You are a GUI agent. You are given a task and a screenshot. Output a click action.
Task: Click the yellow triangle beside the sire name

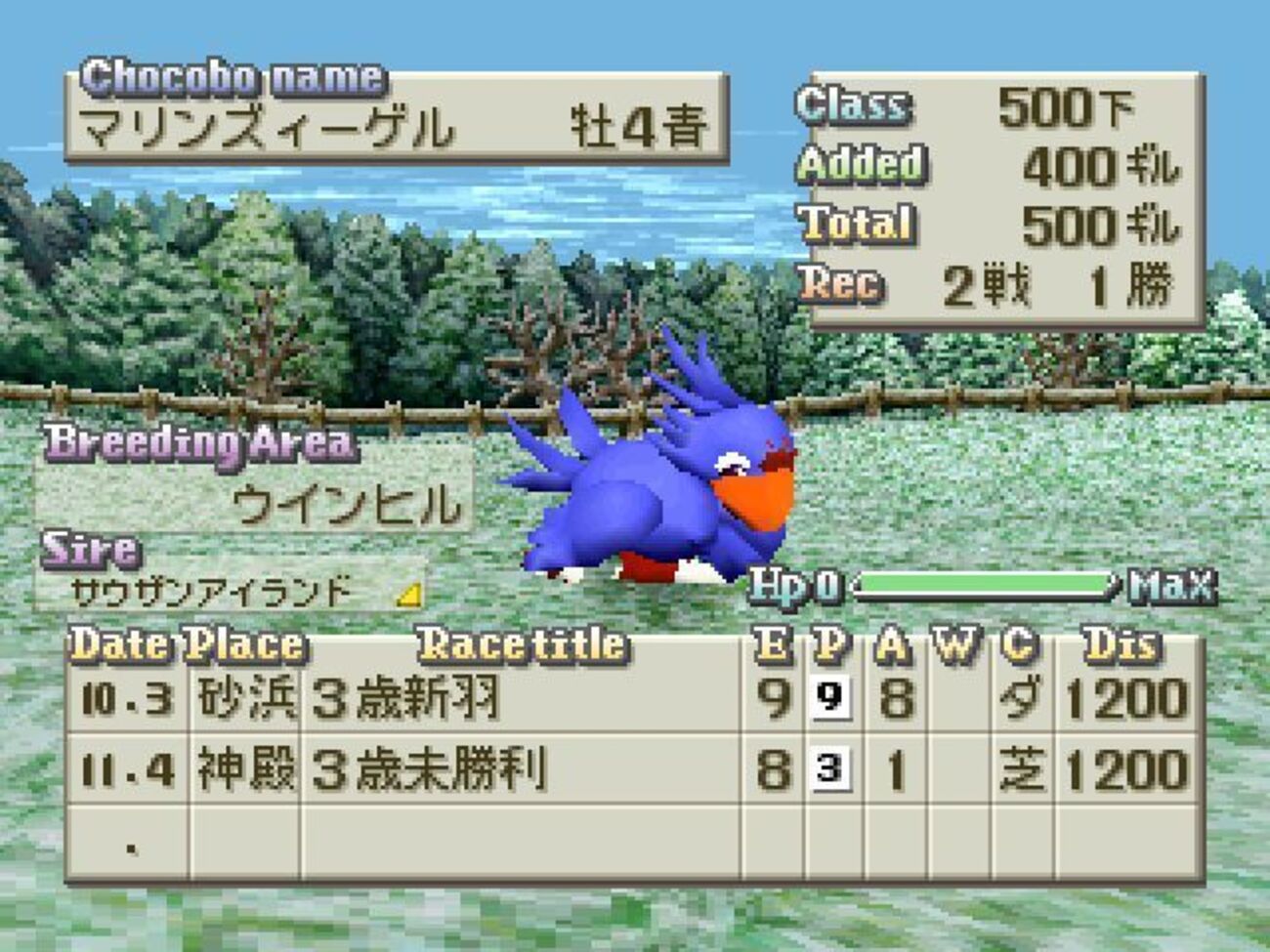click(410, 594)
